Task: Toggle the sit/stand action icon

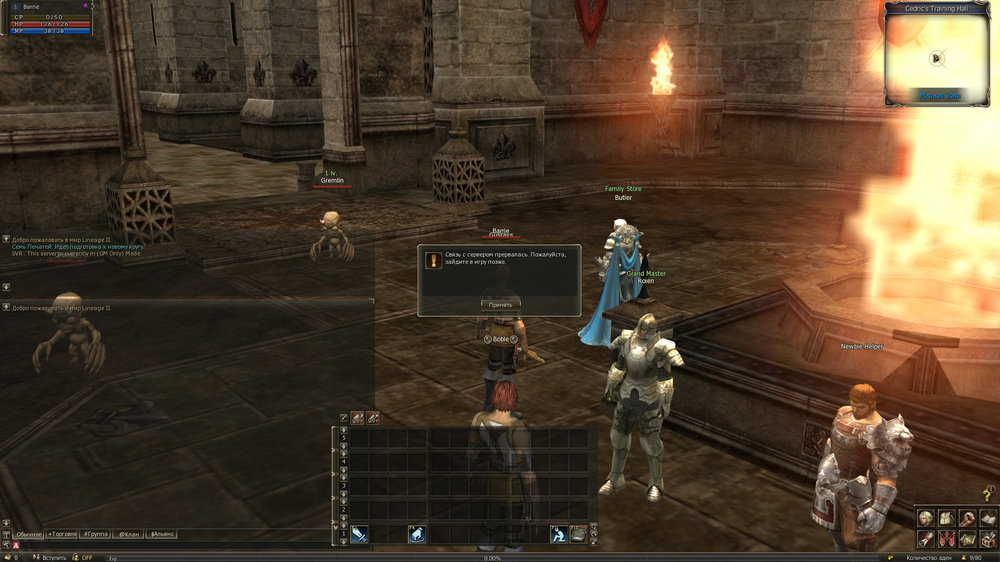Action: [x=560, y=535]
